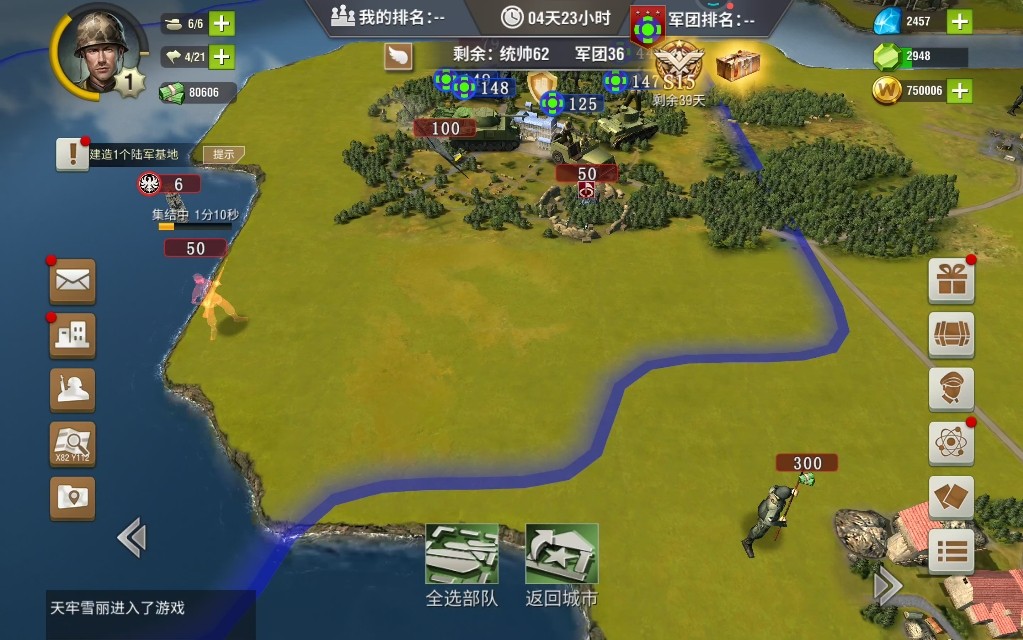Add more tank slots with plus button
The image size is (1023, 640).
point(221,23)
